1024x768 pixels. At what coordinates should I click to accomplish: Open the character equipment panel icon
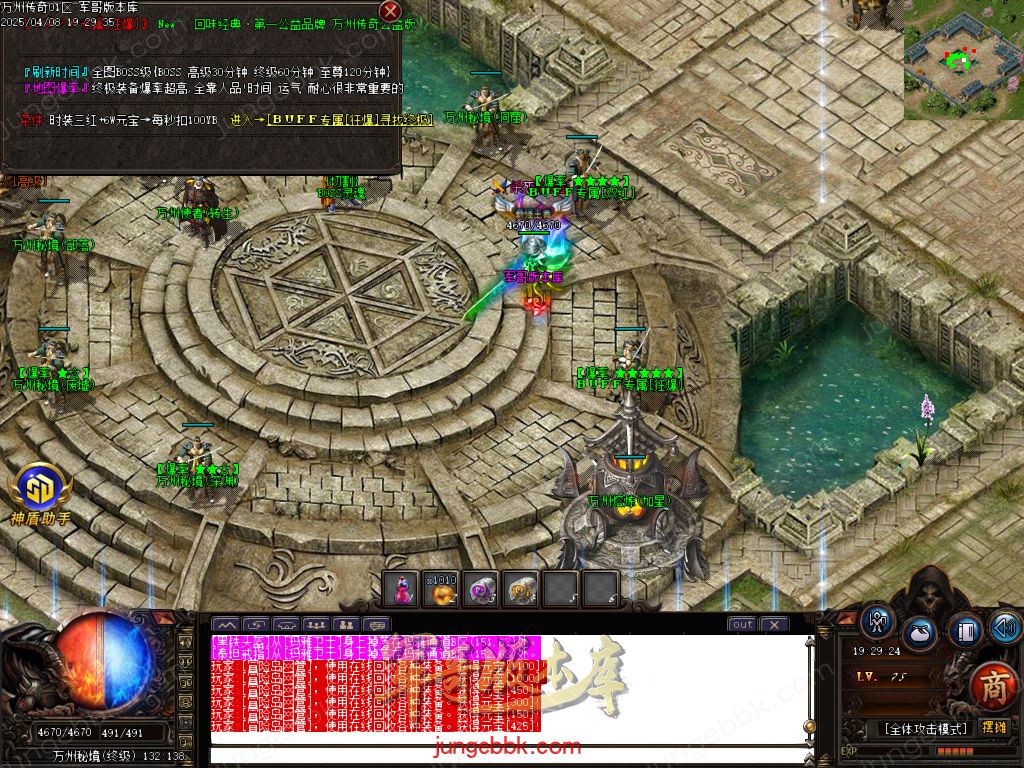pyautogui.click(x=878, y=623)
